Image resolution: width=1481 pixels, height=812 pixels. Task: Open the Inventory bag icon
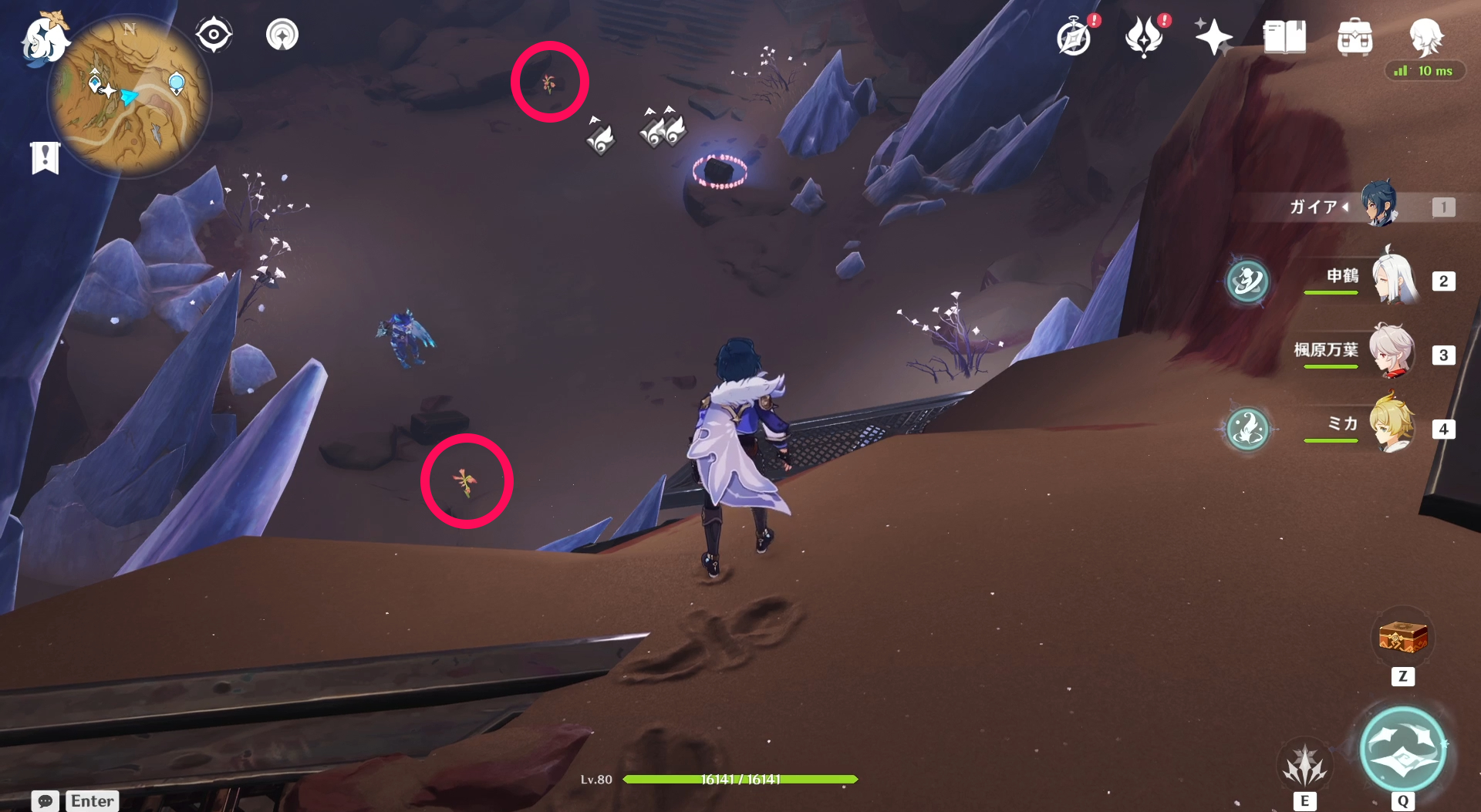pyautogui.click(x=1354, y=35)
